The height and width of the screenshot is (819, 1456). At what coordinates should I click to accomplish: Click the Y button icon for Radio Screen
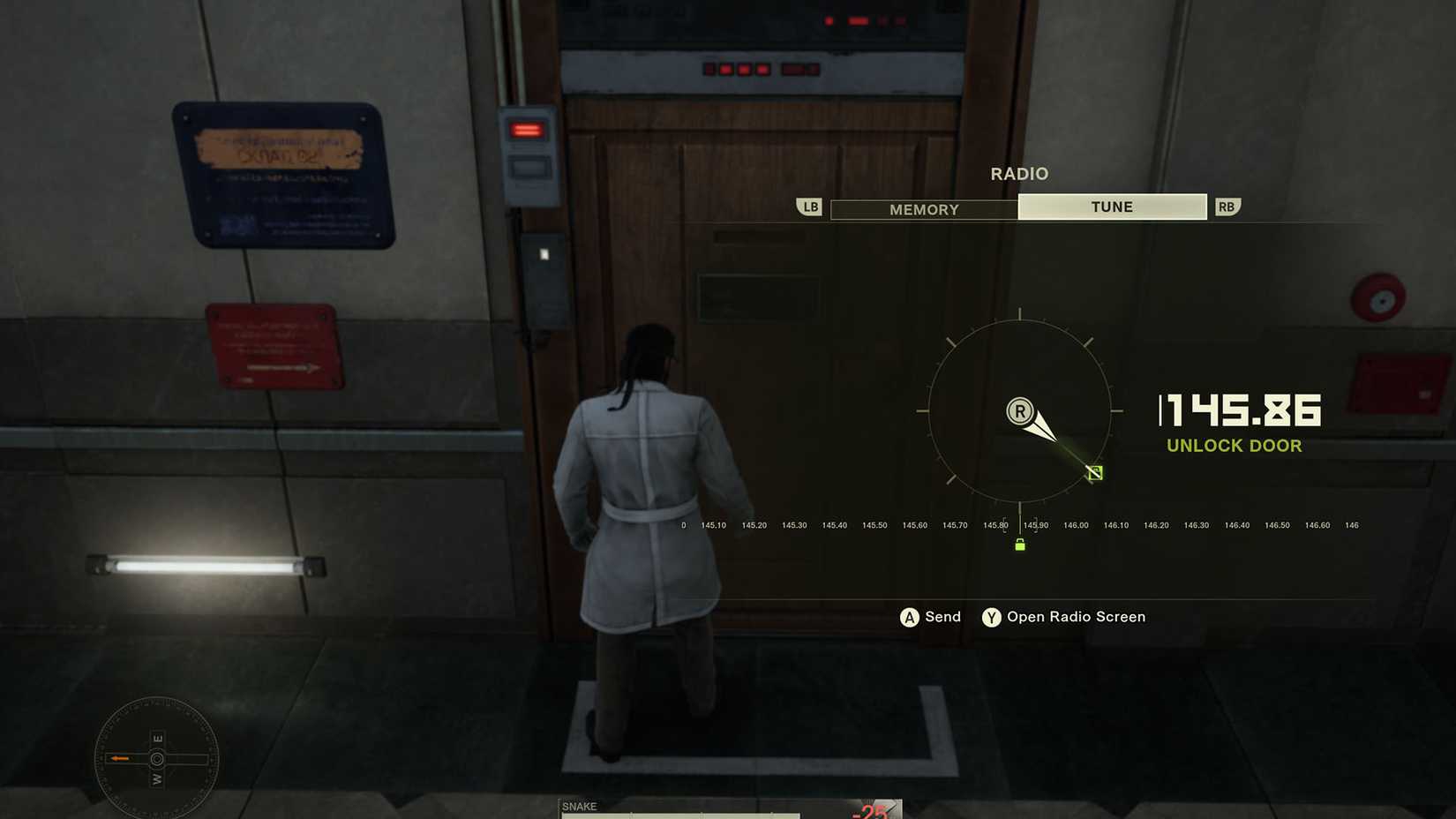click(990, 617)
